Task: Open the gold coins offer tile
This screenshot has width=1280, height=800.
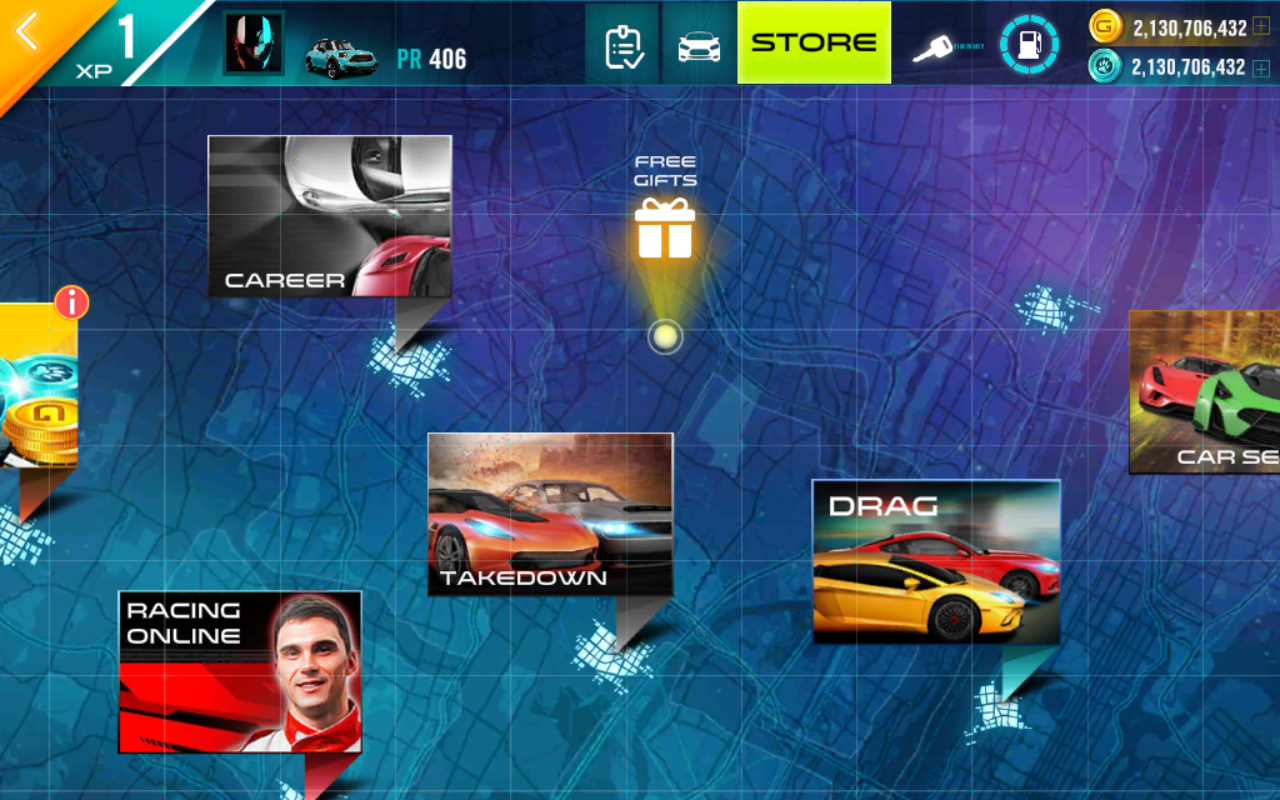Action: (x=36, y=390)
